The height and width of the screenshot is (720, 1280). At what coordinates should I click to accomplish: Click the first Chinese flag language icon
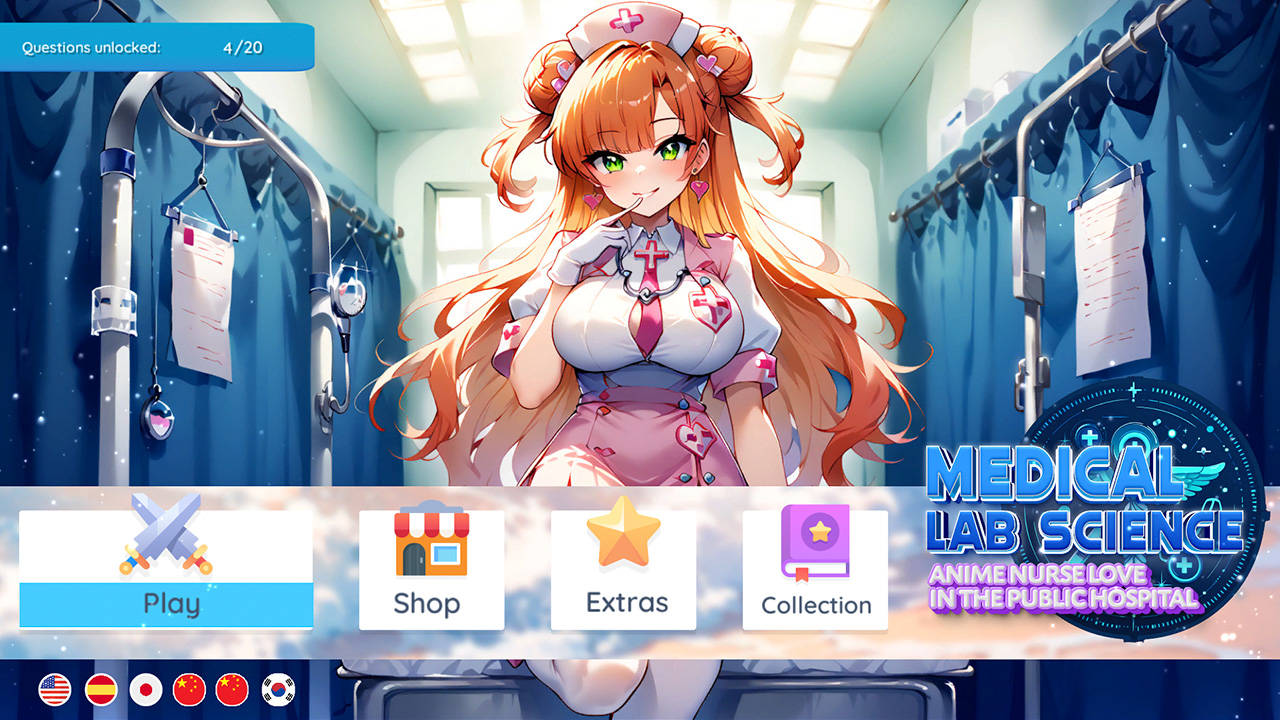(x=190, y=690)
